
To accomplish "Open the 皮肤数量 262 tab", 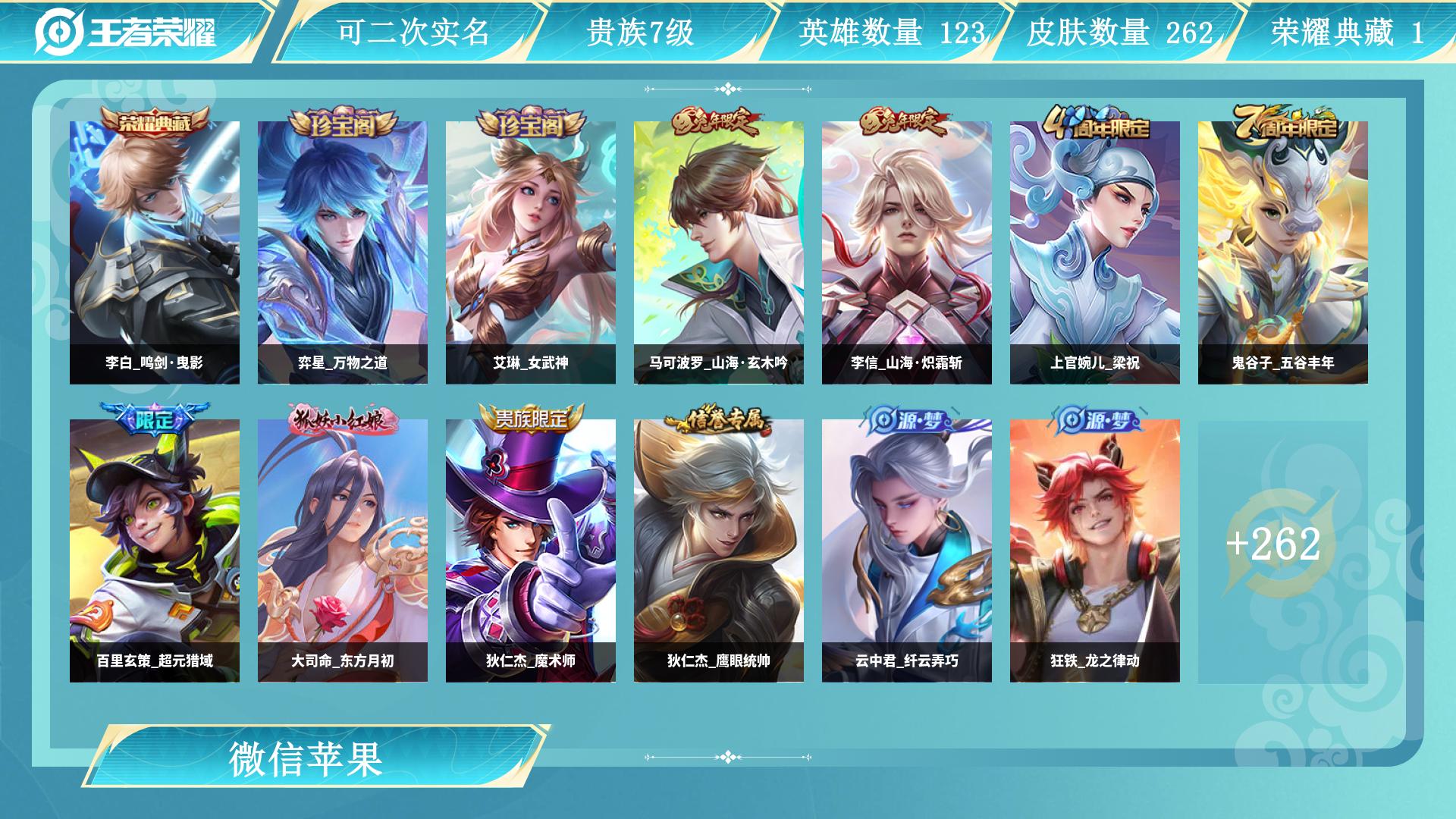I will tap(1119, 32).
